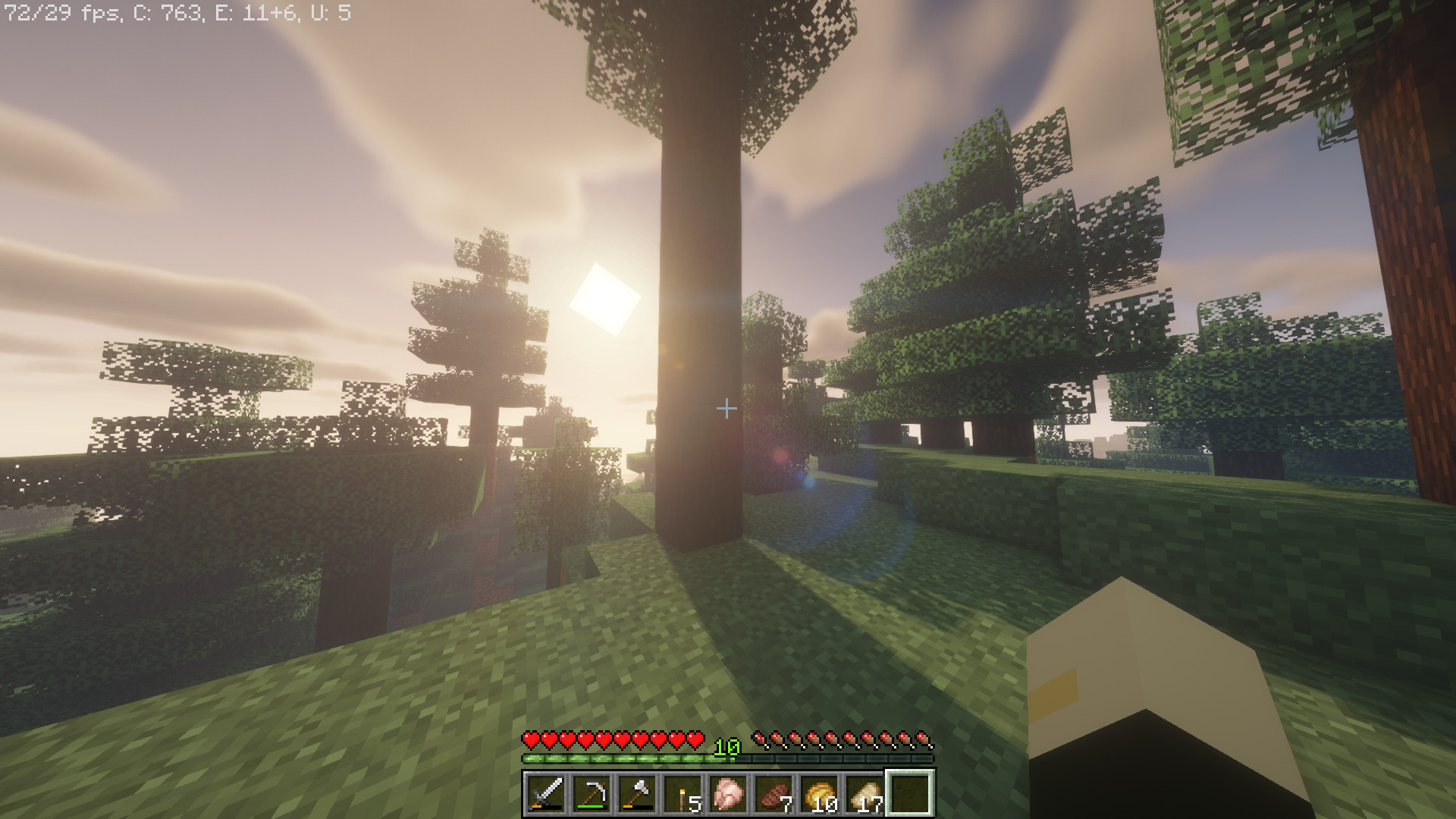
Task: Select the pickaxe in hotbar slot two
Action: tap(591, 792)
